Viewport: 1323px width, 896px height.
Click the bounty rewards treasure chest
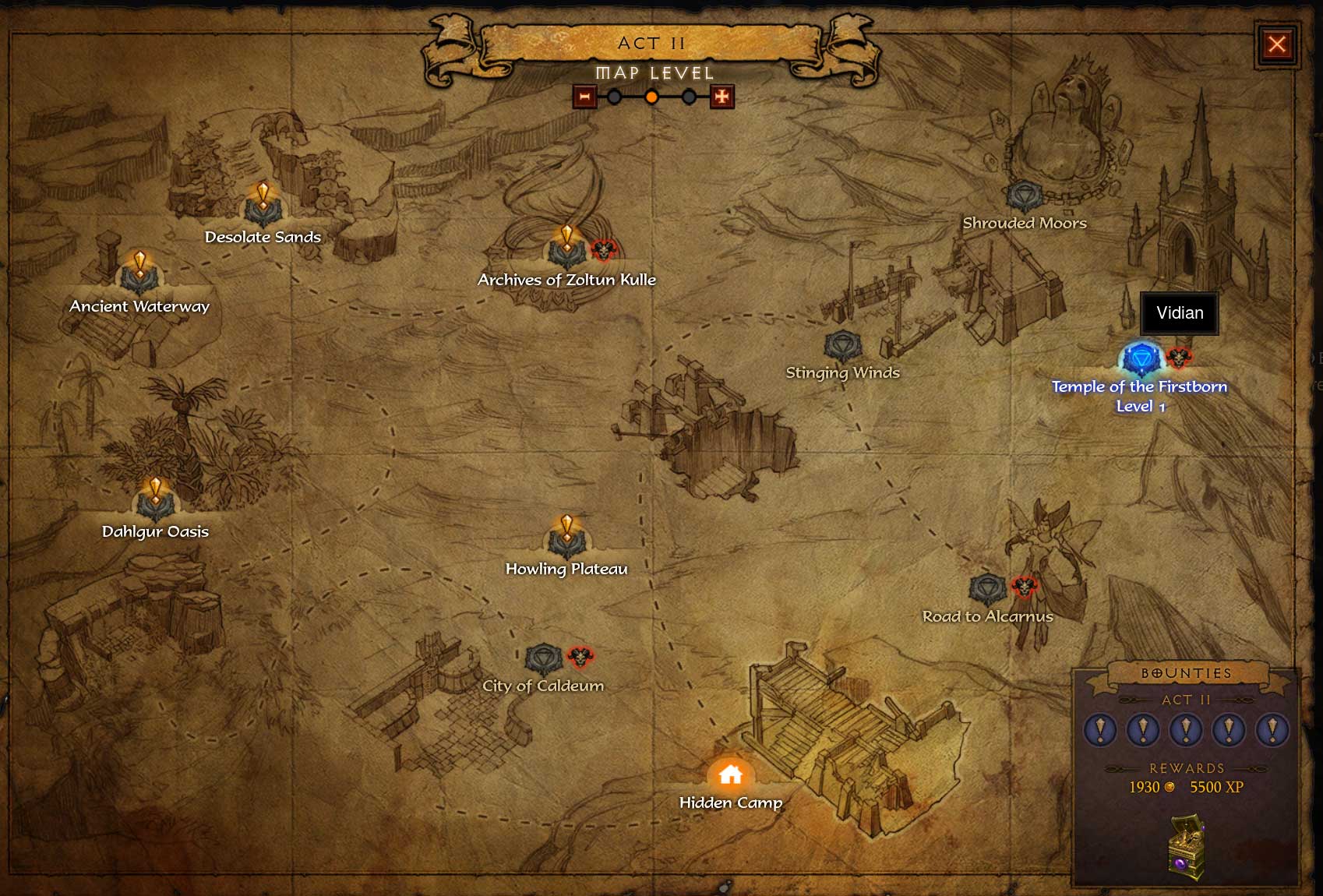click(x=1187, y=846)
